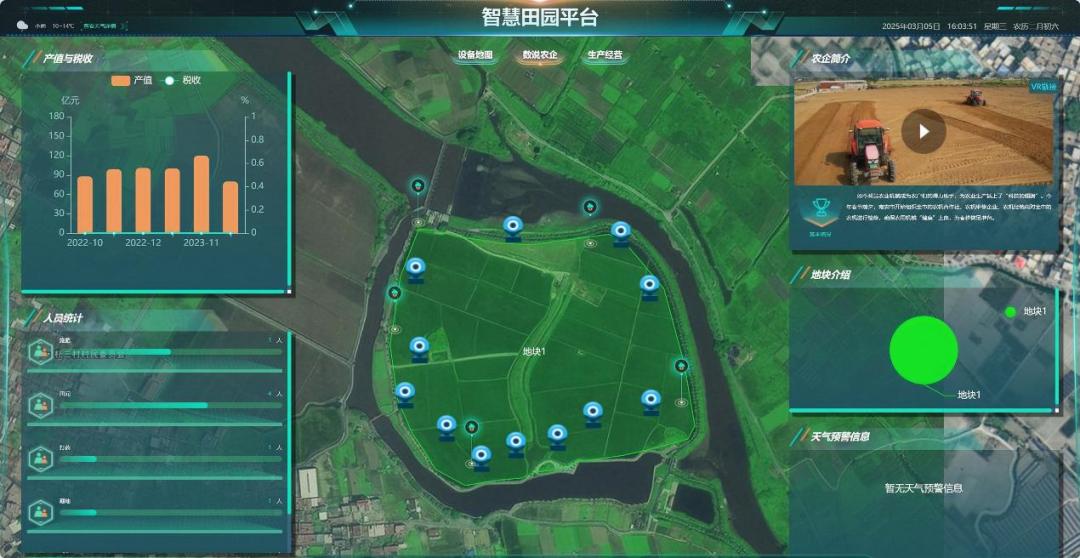This screenshot has width=1080, height=558.
Task: Select the trophy icon under the video
Action: [820, 210]
